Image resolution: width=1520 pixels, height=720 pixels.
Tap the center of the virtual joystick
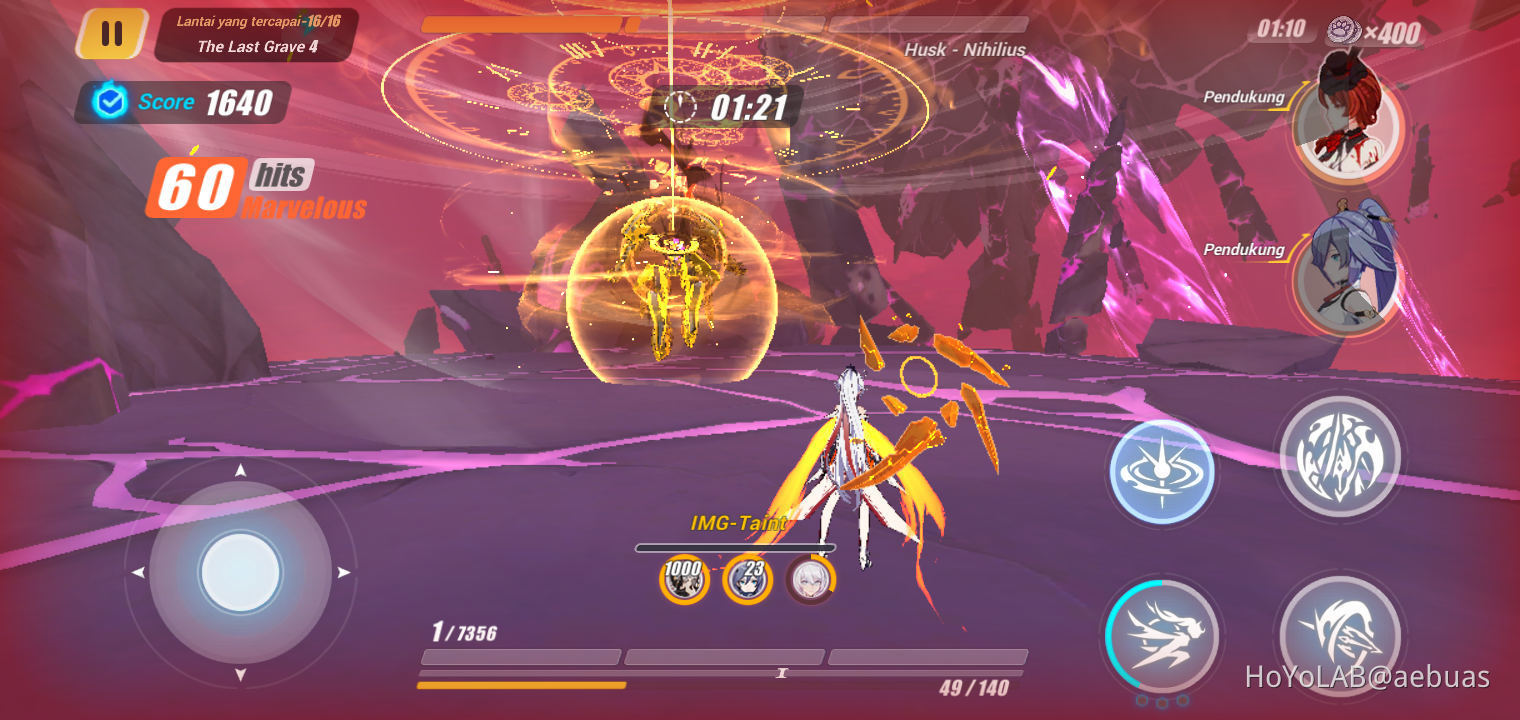(x=241, y=573)
